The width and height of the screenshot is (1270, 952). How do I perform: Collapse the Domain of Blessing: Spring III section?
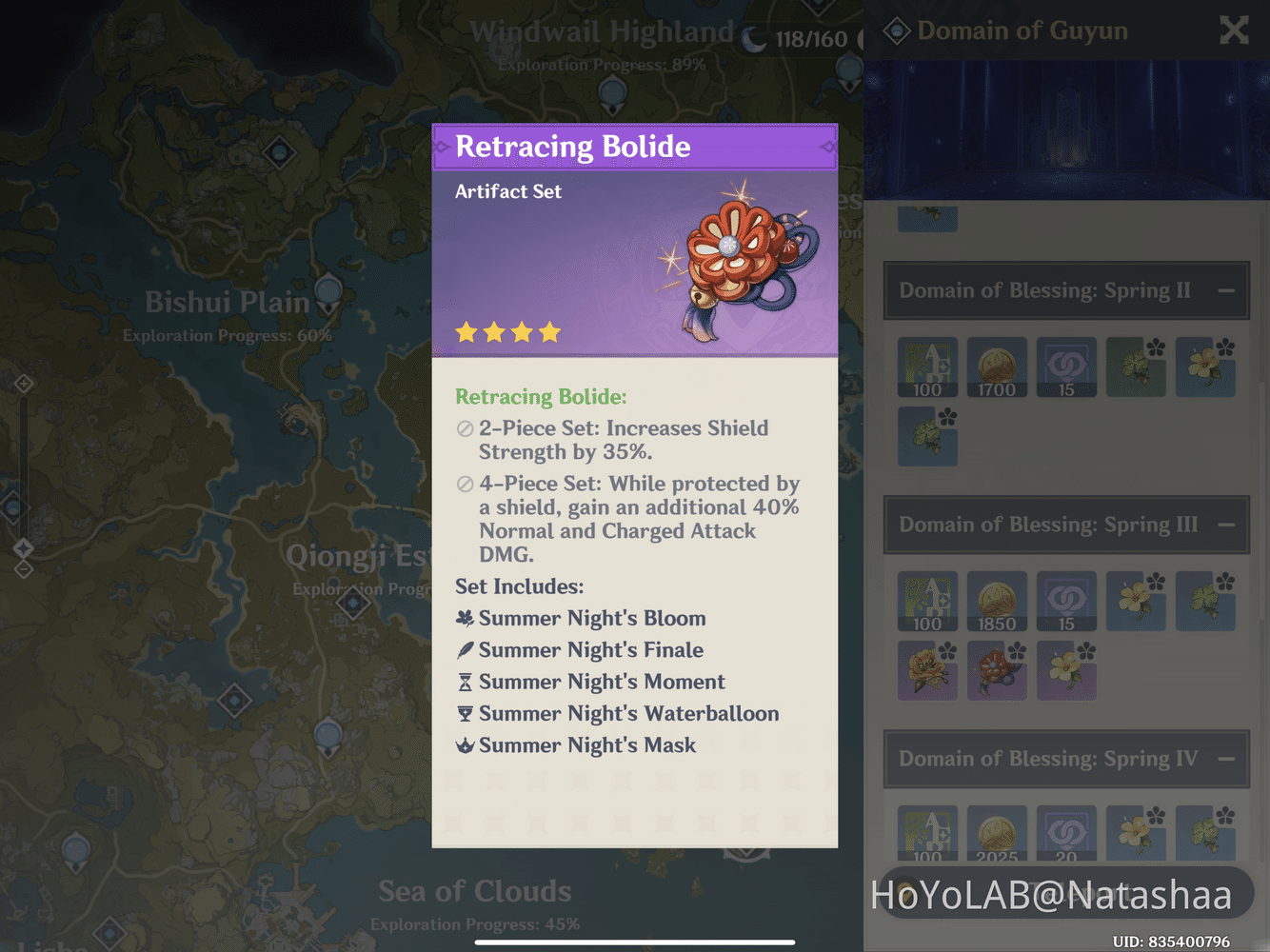pyautogui.click(x=1225, y=525)
